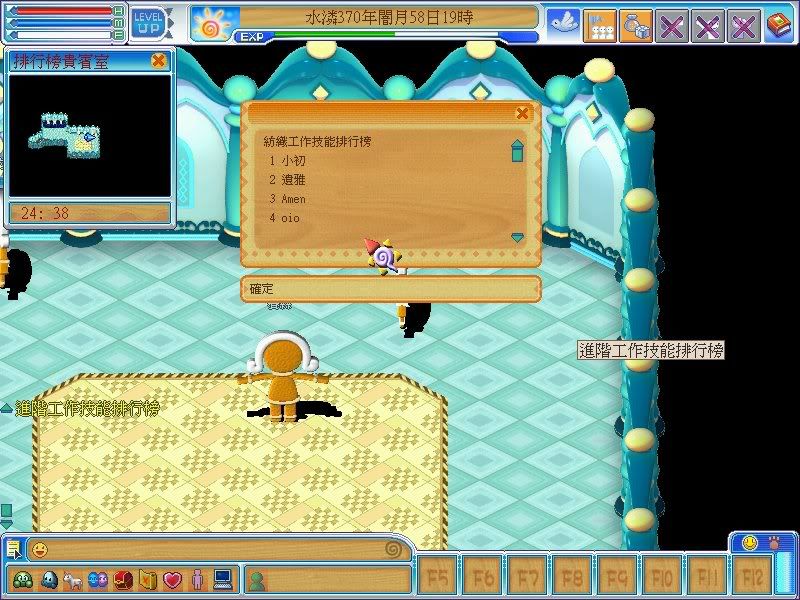The width and height of the screenshot is (800, 600).
Task: Open the red heart icon in toolbar
Action: click(171, 579)
